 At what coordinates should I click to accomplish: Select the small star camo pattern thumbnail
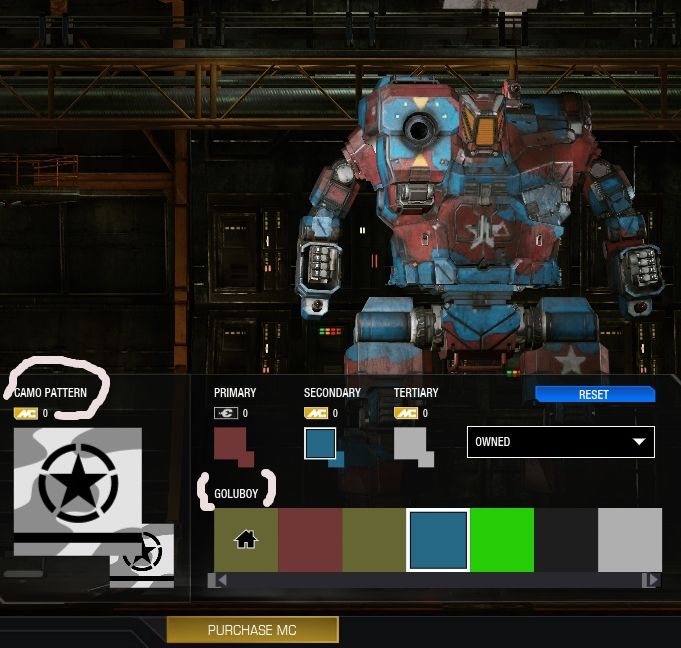click(x=142, y=553)
